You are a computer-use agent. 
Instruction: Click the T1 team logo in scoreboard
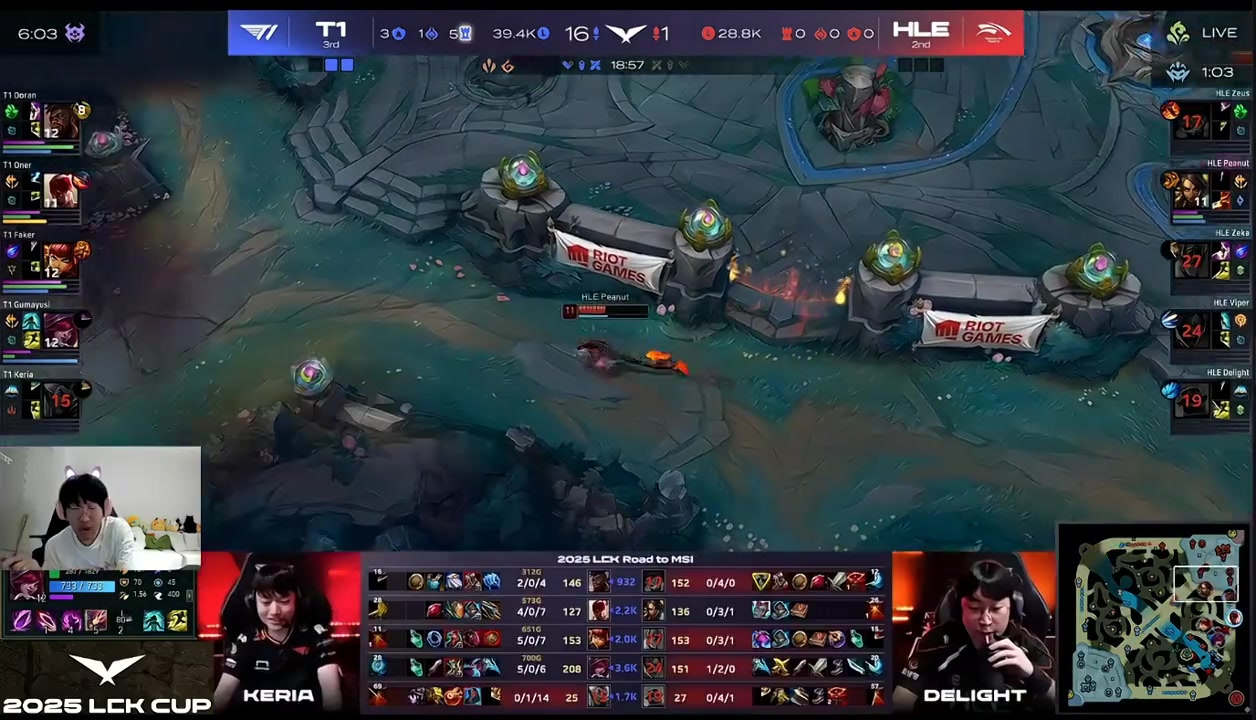(259, 33)
